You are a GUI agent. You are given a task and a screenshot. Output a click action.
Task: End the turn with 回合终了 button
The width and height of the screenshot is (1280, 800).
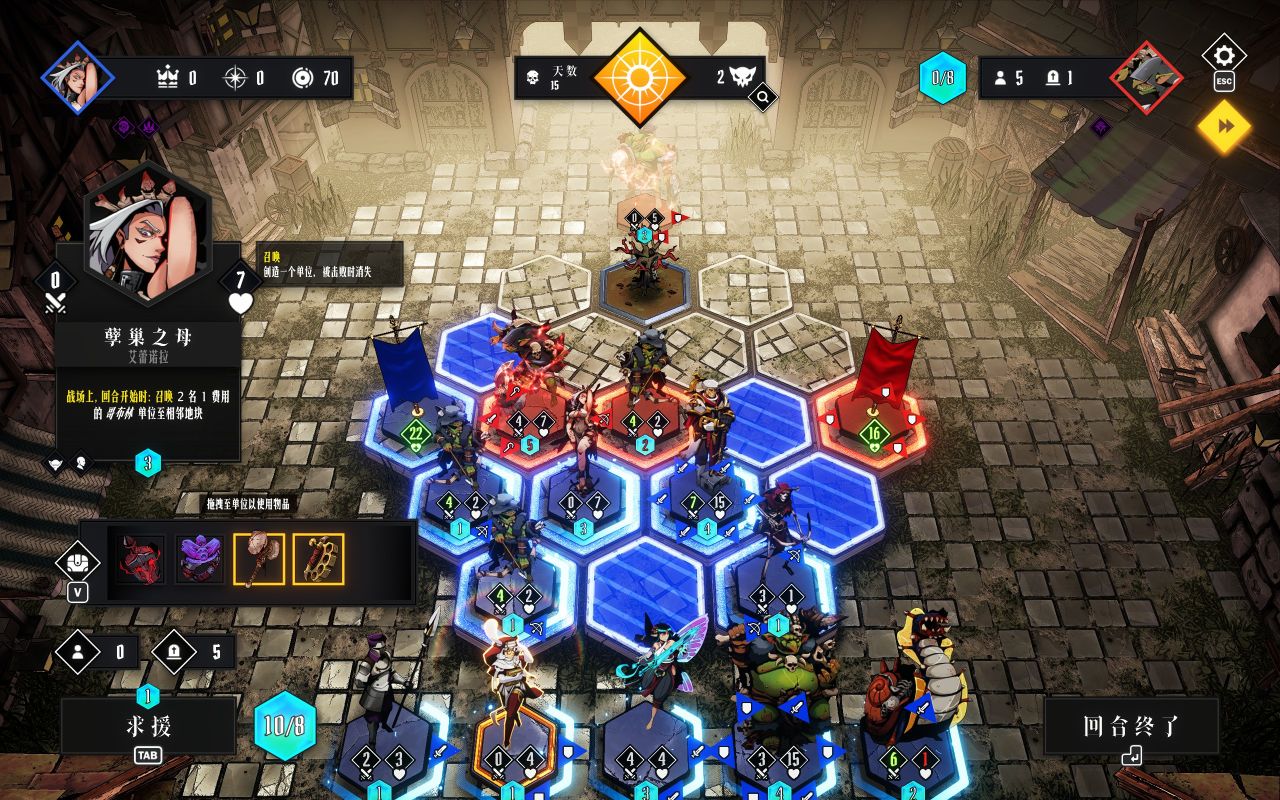[1131, 727]
